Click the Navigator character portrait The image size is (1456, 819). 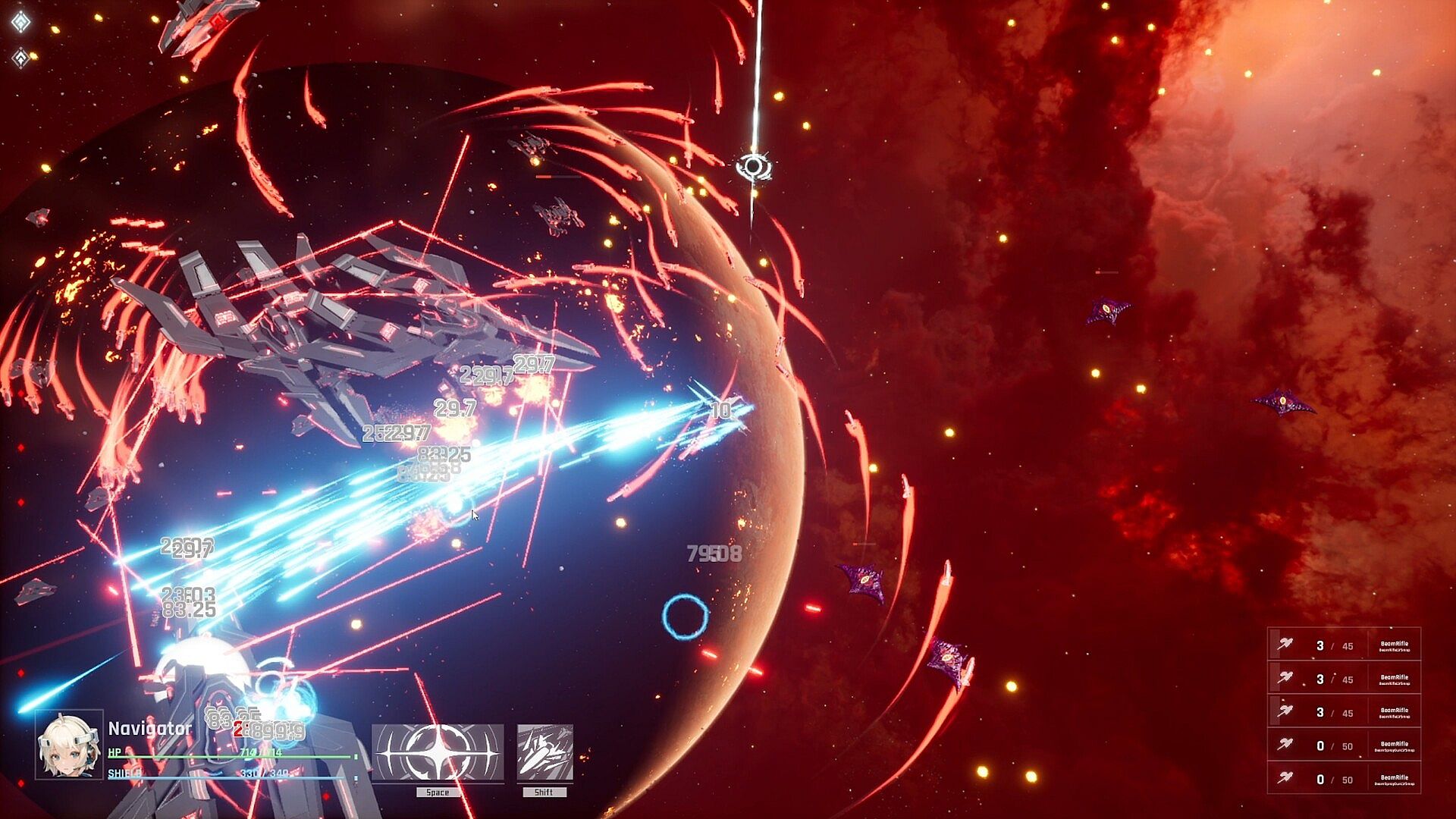click(69, 744)
